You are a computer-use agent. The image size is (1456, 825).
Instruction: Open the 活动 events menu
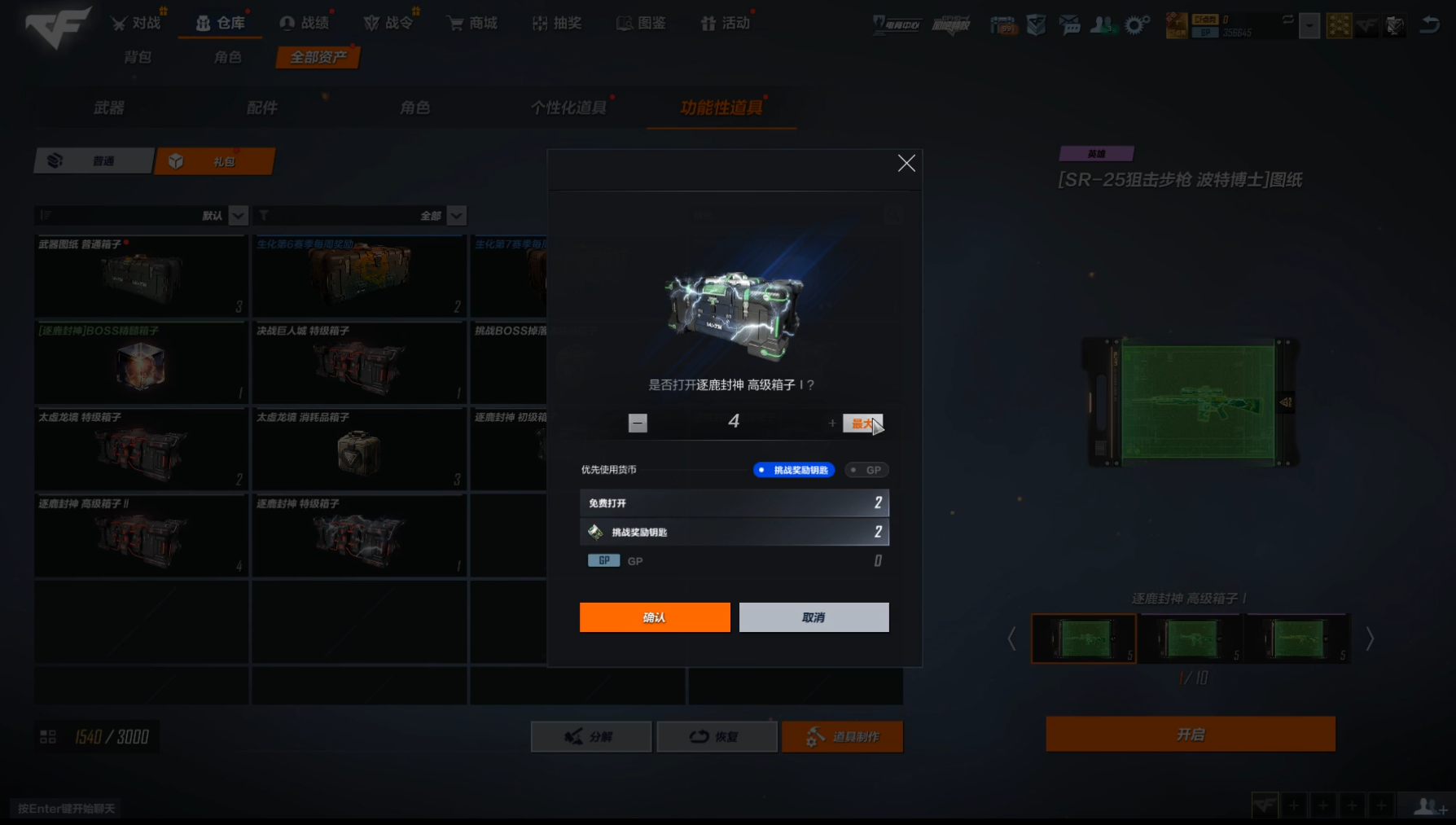tap(726, 23)
